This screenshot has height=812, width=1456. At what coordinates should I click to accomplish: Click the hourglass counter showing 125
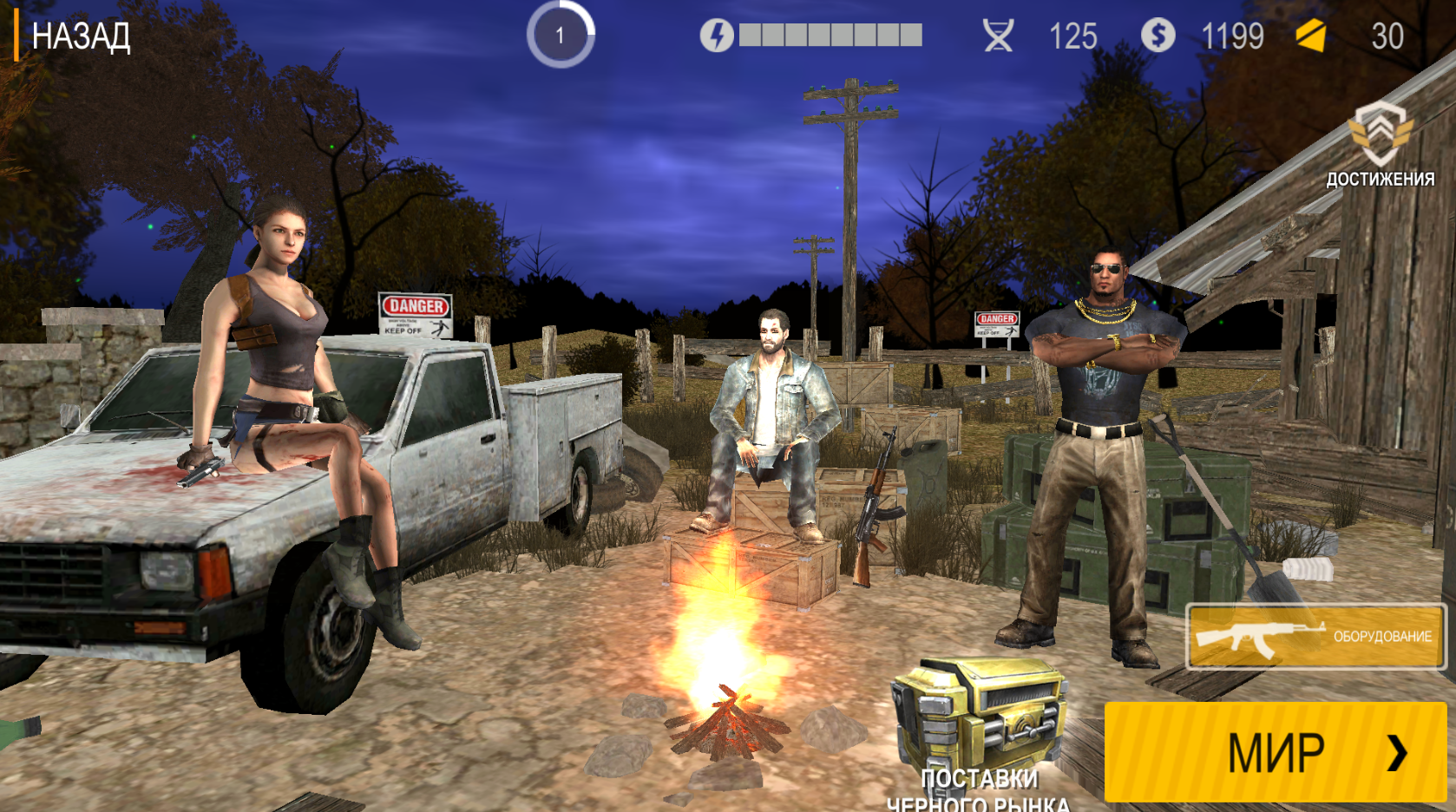point(1073,36)
